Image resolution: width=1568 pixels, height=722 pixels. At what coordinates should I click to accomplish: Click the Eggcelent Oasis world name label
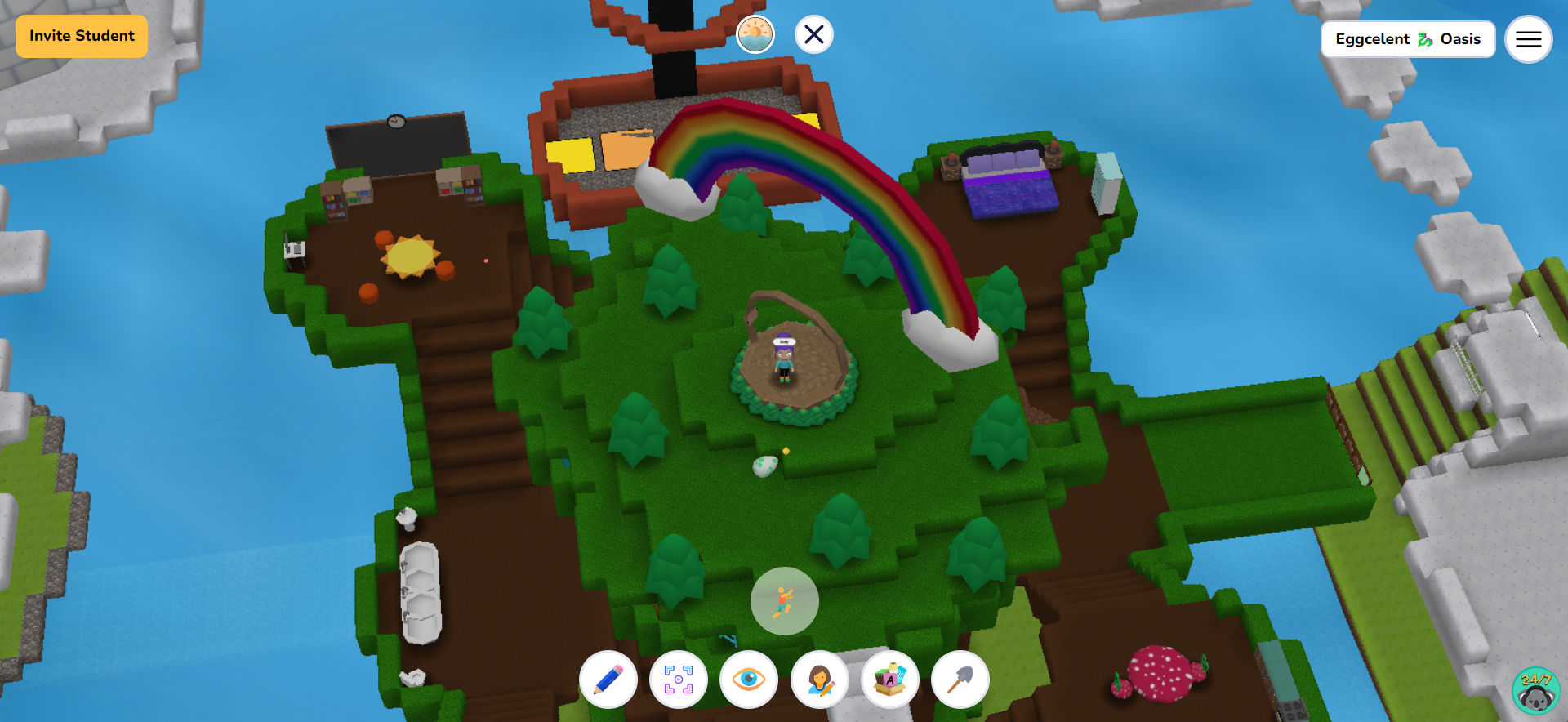pos(1407,38)
